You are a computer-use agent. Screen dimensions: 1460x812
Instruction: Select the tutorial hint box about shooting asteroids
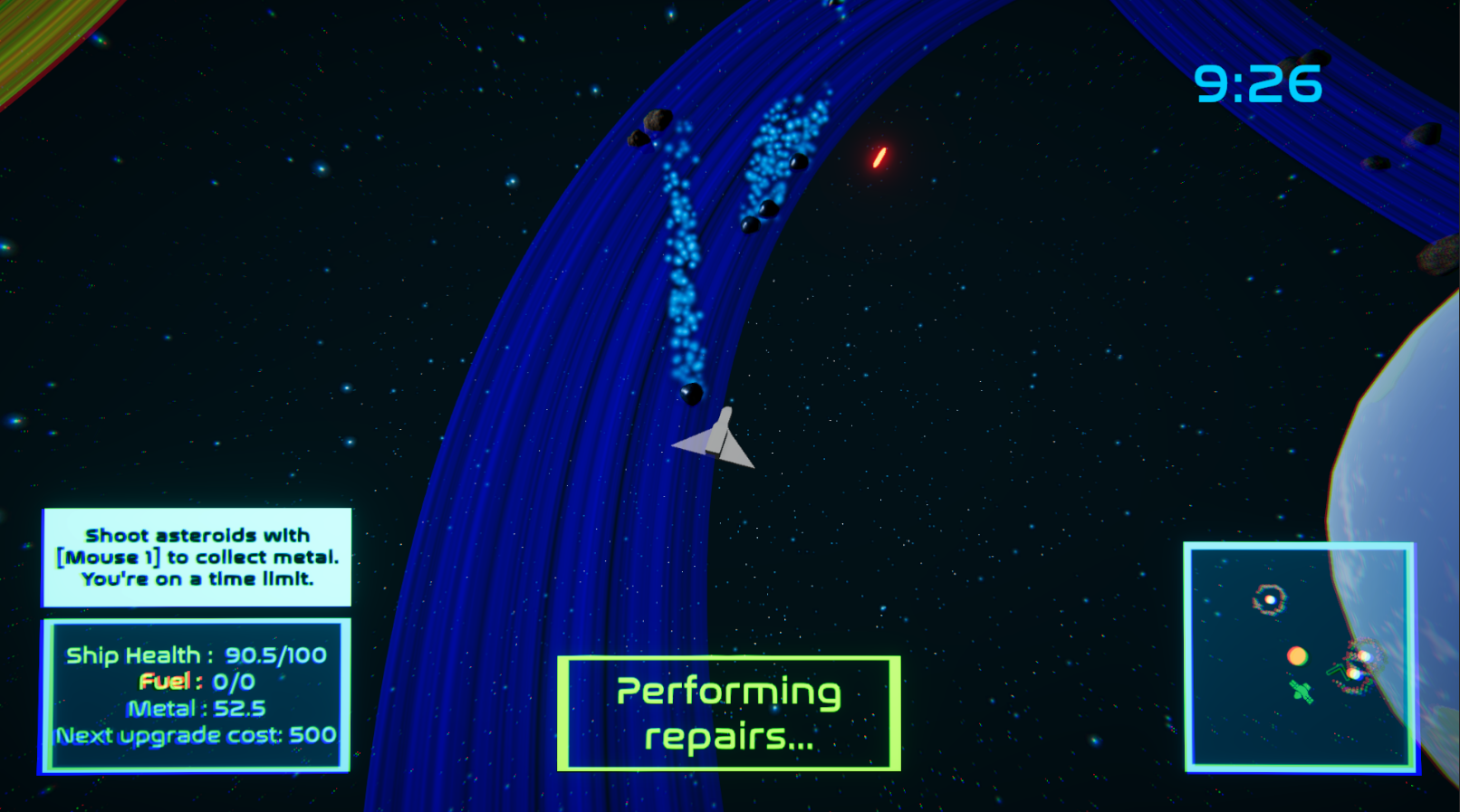click(x=197, y=557)
